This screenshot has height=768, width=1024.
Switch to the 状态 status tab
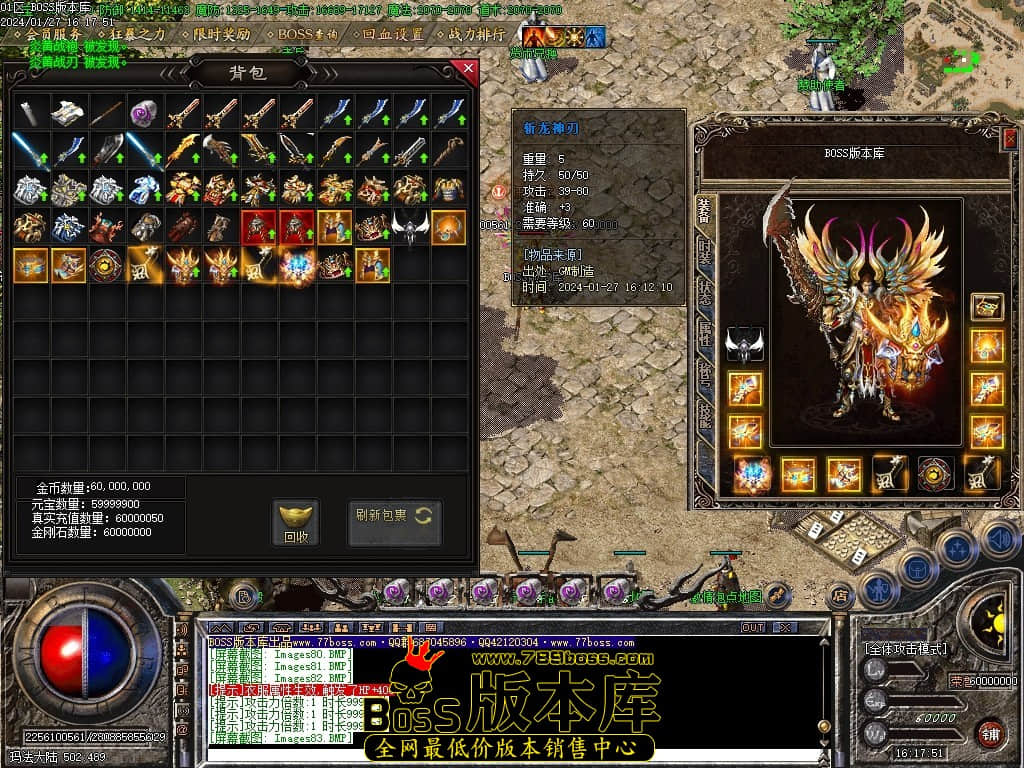[x=705, y=291]
